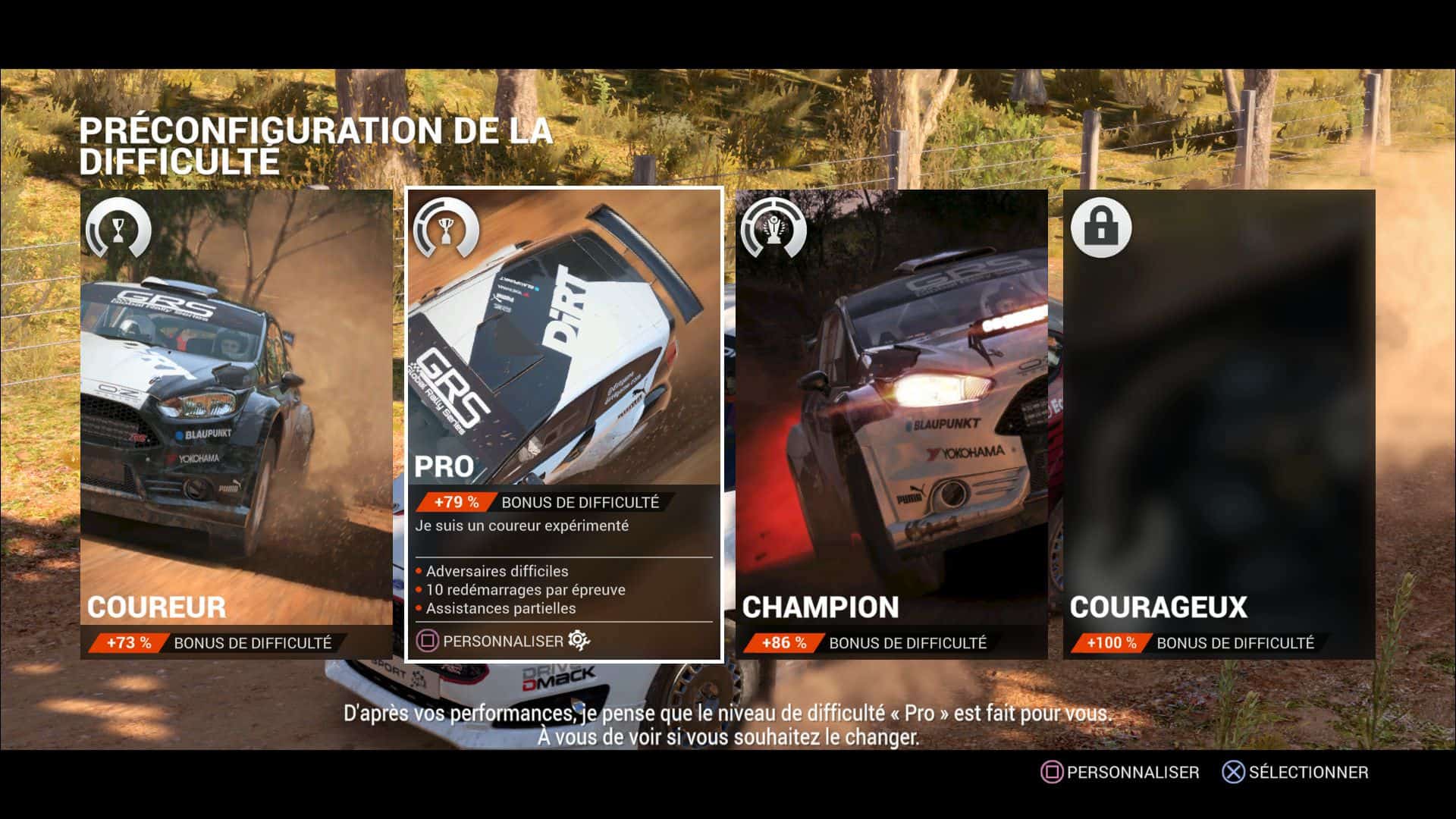
Task: Select the Coureur difficulty card
Action: click(x=236, y=423)
